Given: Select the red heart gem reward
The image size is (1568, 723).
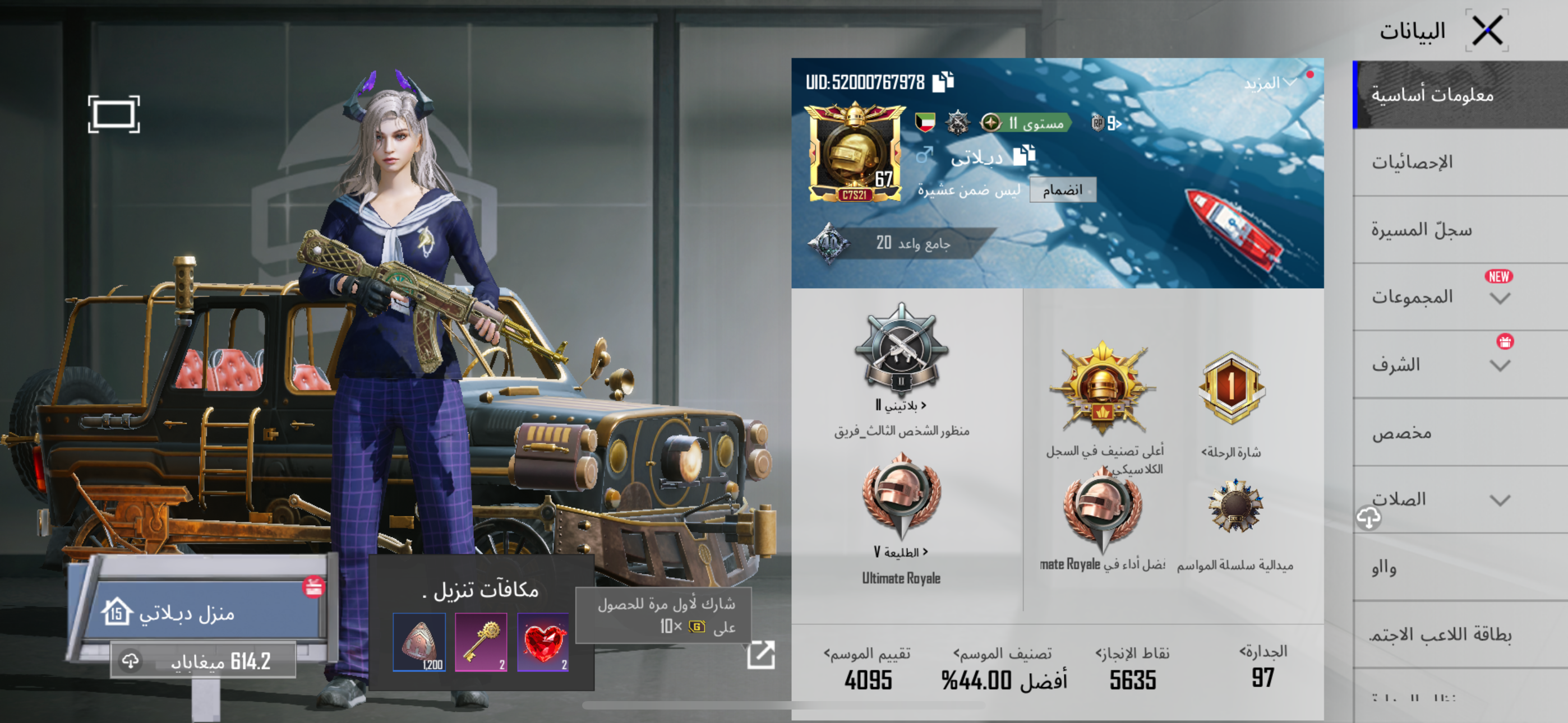Looking at the screenshot, I should click(543, 642).
